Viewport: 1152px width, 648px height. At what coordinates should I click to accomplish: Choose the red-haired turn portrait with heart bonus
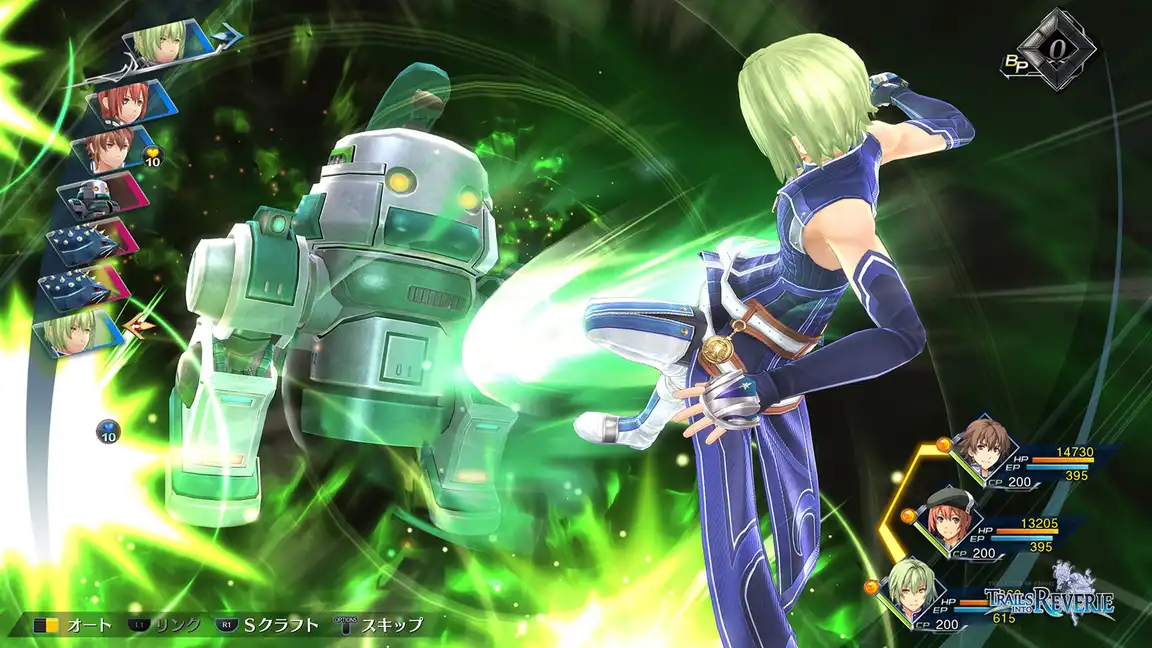[x=112, y=147]
